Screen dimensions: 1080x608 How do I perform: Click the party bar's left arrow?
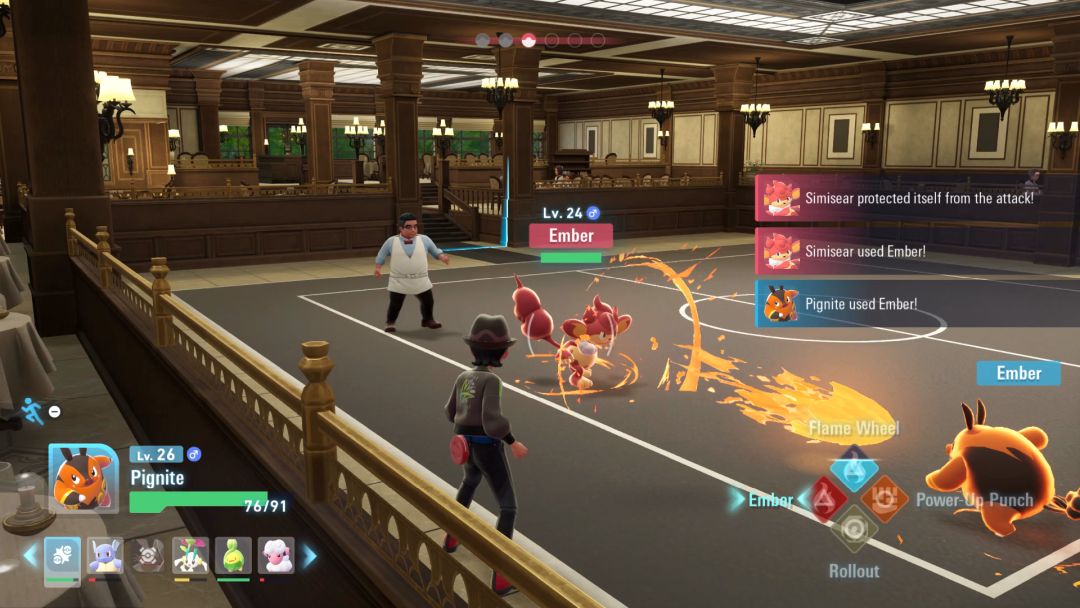tap(30, 556)
